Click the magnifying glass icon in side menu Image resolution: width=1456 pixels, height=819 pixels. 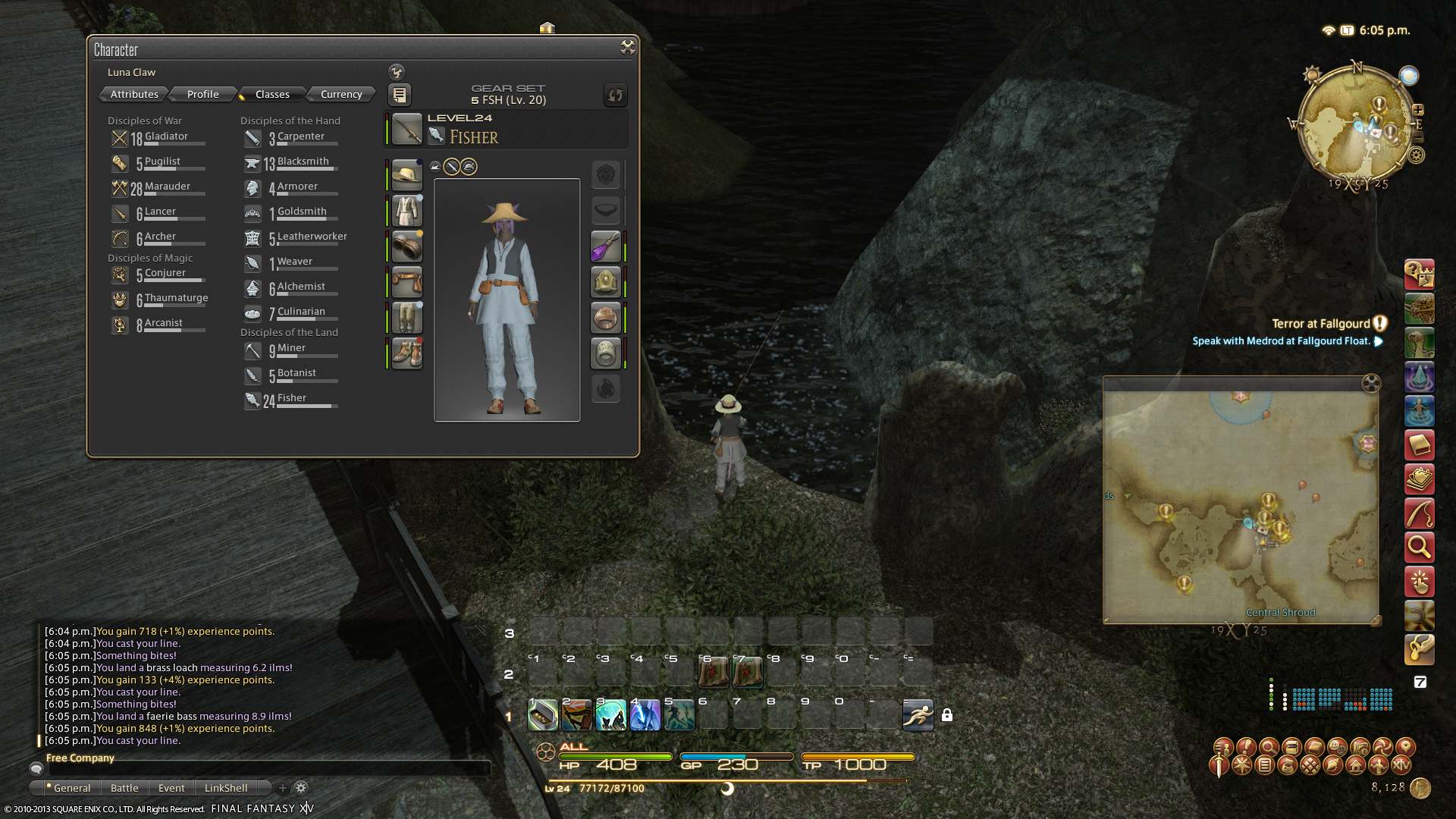[x=1419, y=546]
